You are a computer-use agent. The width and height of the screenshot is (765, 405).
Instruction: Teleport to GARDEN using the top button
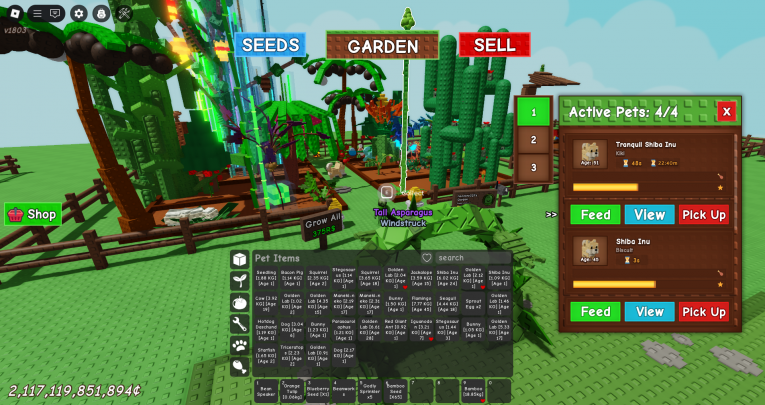(382, 46)
